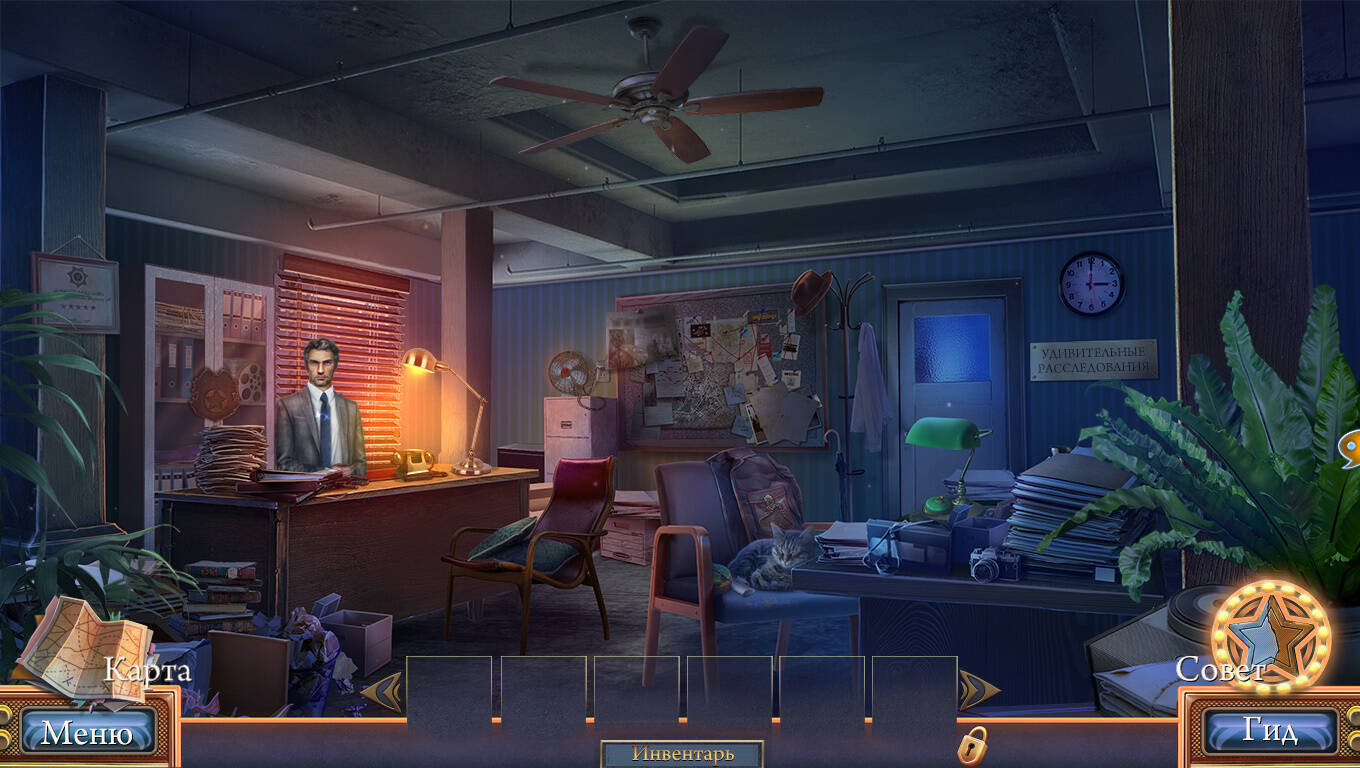
Task: Open the Меню button
Action: coord(87,733)
